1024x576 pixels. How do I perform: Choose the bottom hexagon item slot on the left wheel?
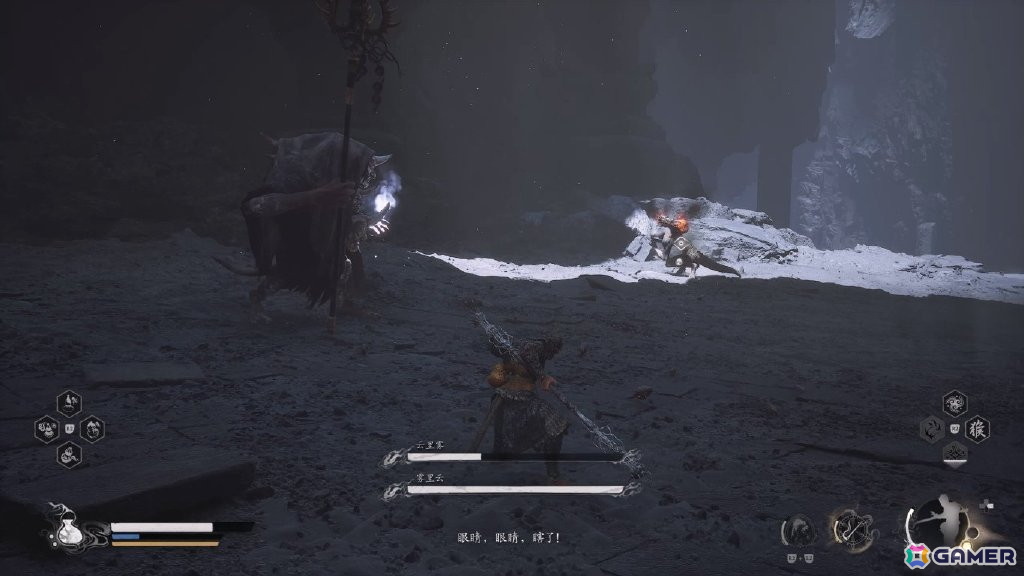pyautogui.click(x=69, y=455)
